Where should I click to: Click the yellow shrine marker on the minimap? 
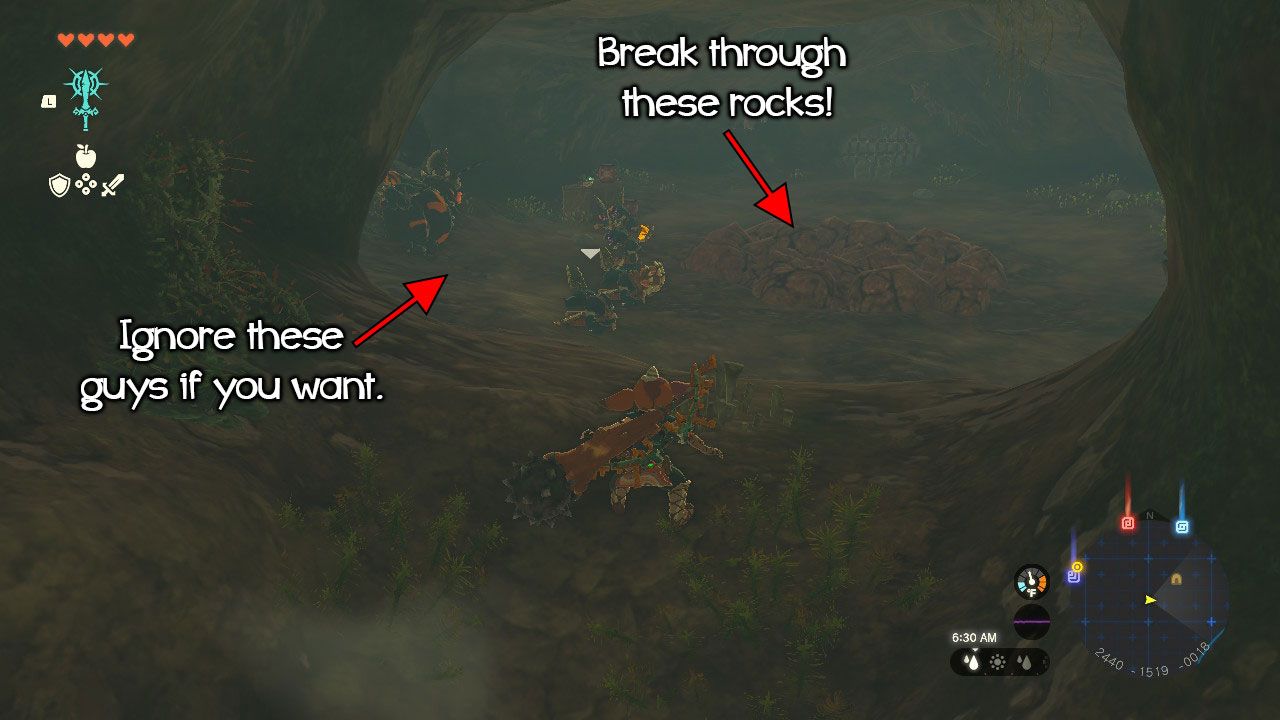click(1177, 579)
